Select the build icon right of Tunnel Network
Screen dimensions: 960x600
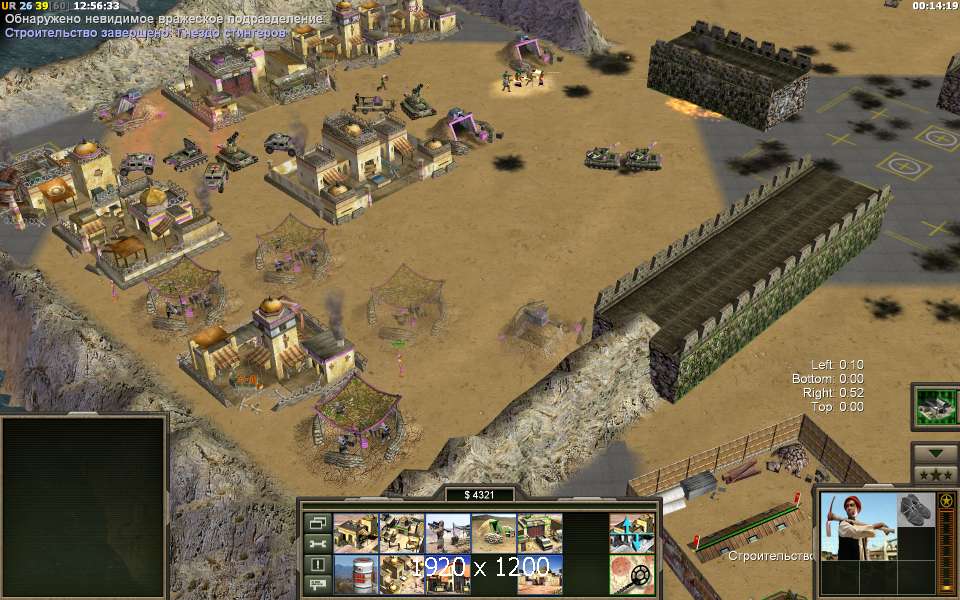click(x=538, y=533)
